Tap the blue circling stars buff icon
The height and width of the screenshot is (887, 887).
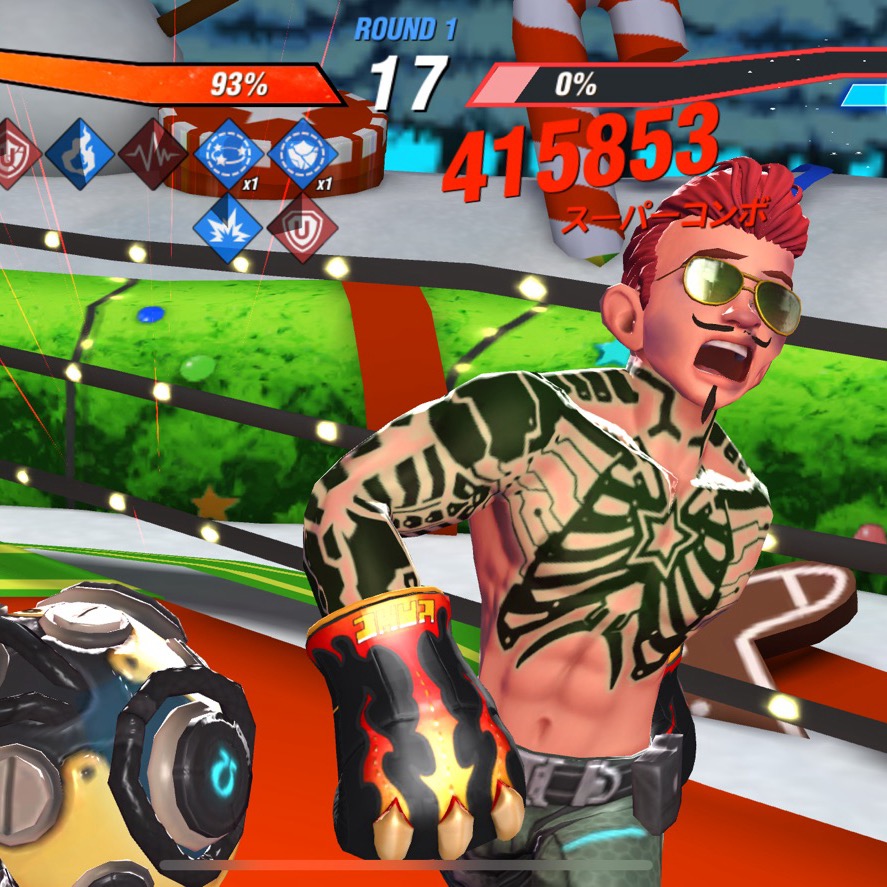click(228, 154)
